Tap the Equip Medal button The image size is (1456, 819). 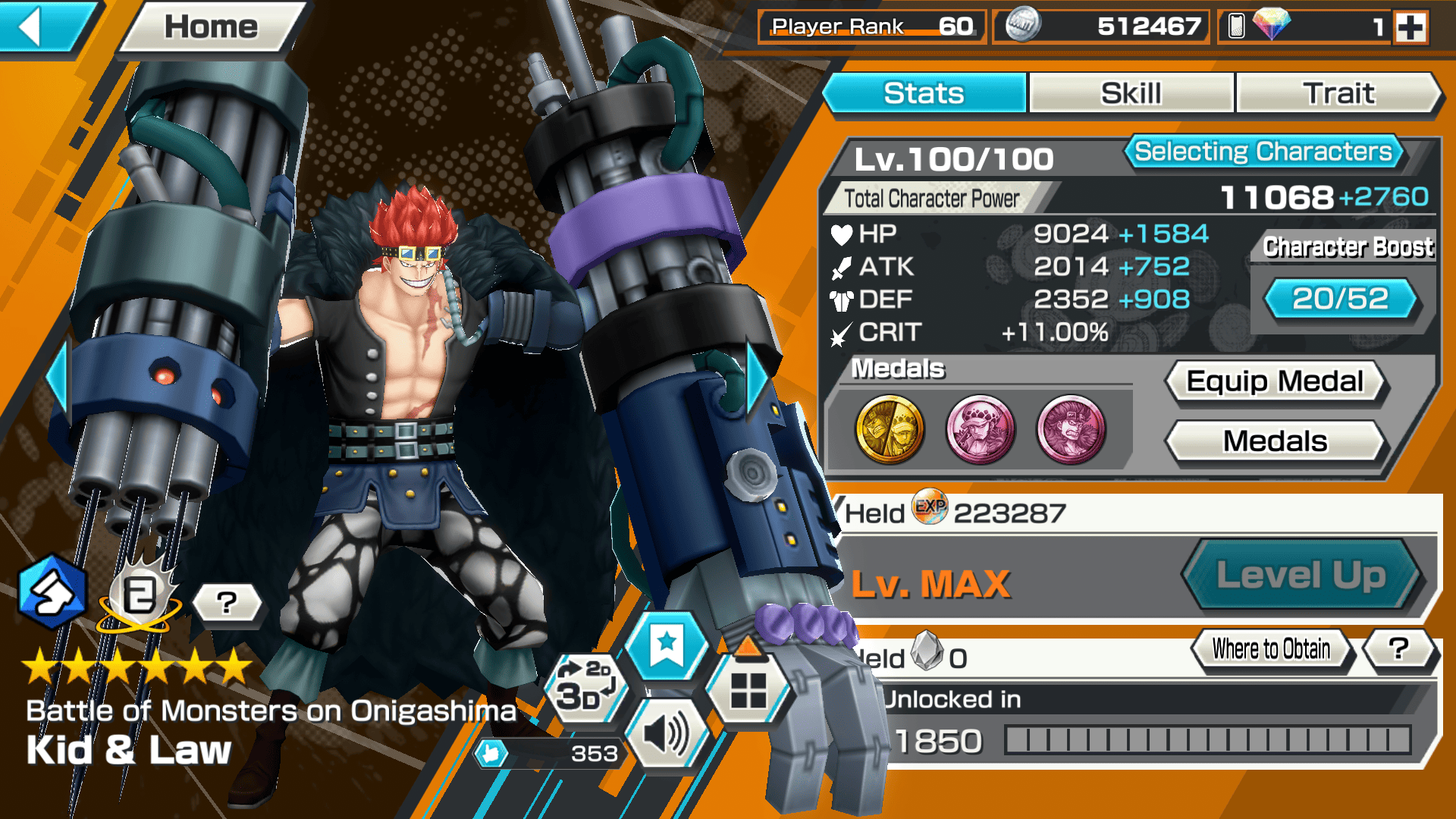[1275, 381]
